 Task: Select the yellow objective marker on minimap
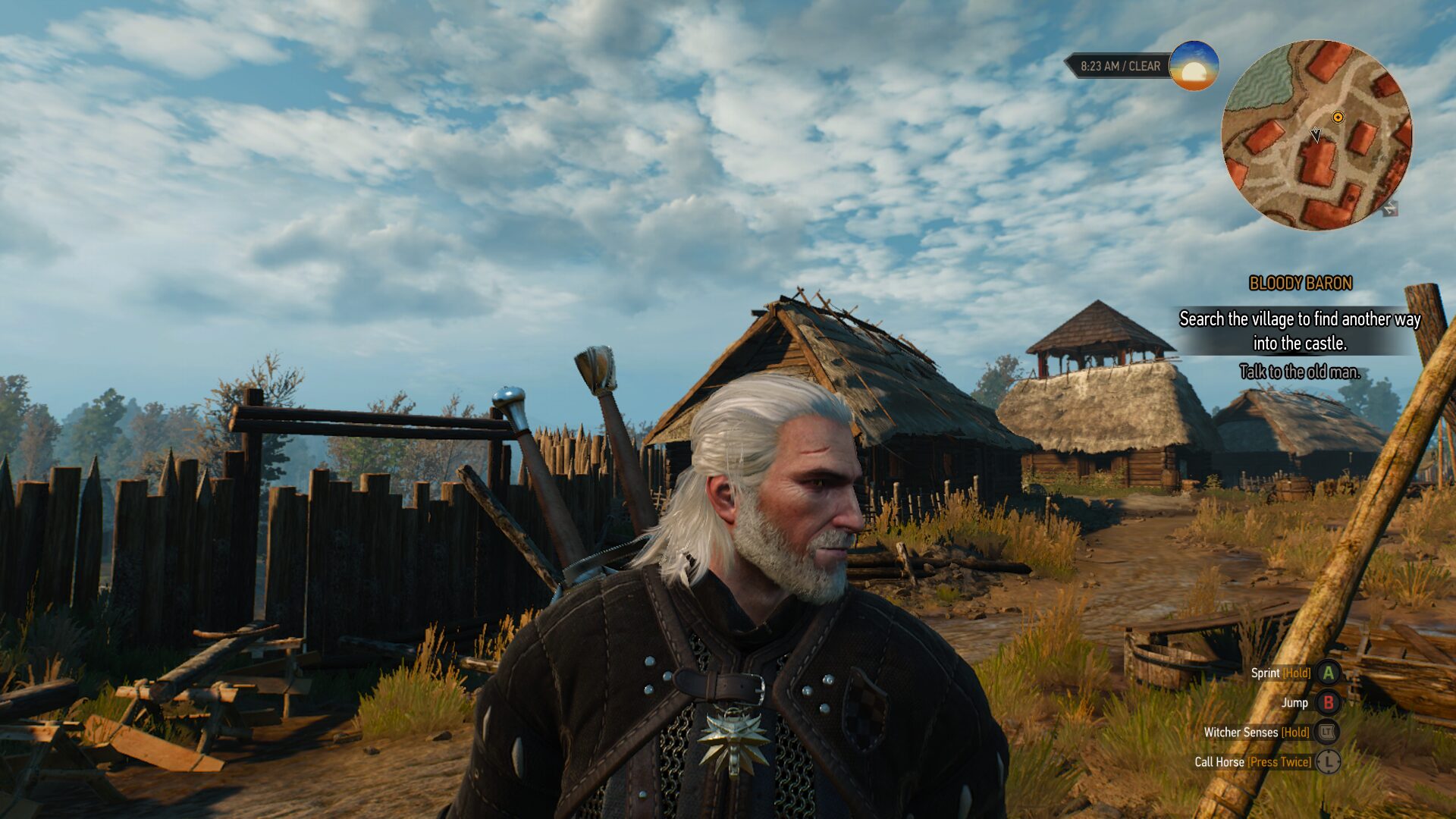tap(1338, 118)
